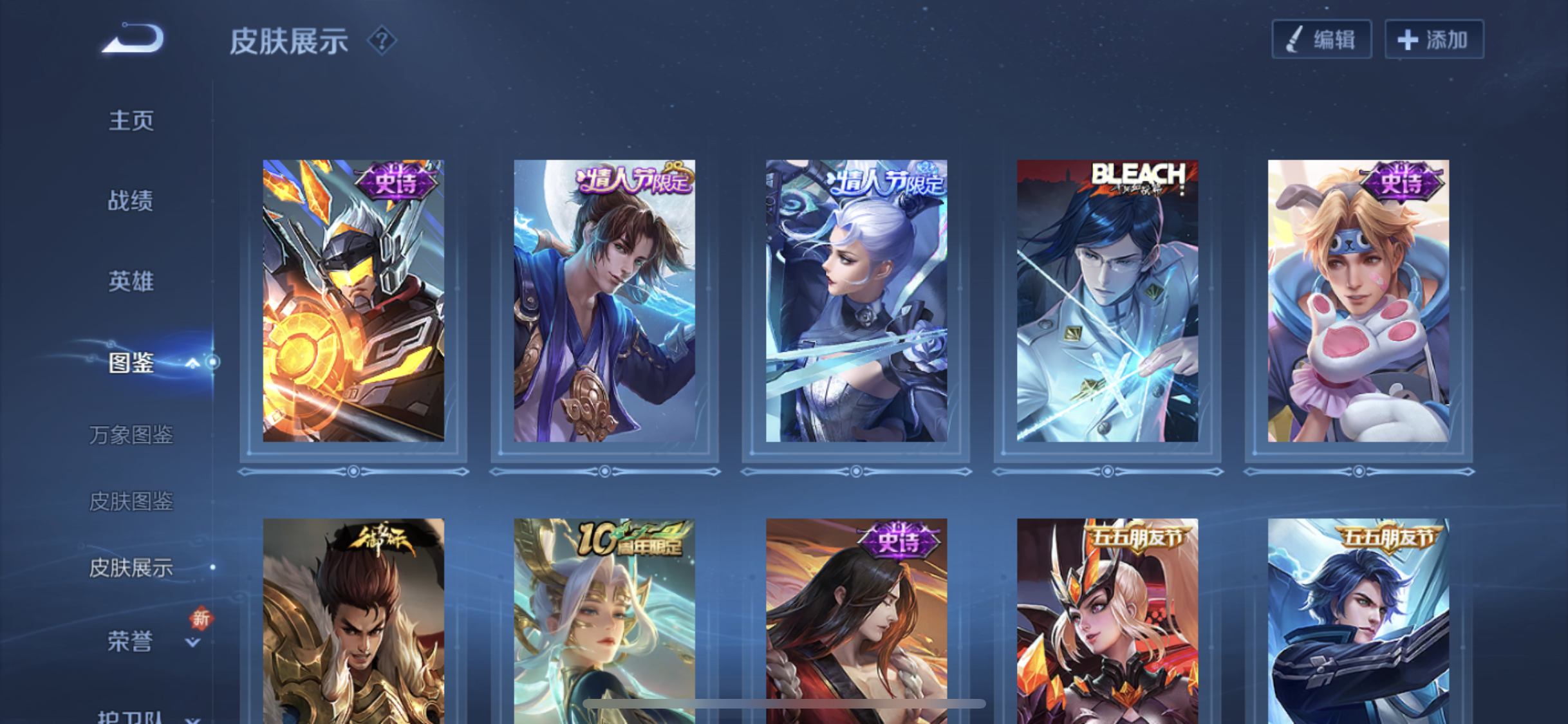Collapse the 图鉴 section
This screenshot has width=1568, height=724.
pyautogui.click(x=192, y=364)
